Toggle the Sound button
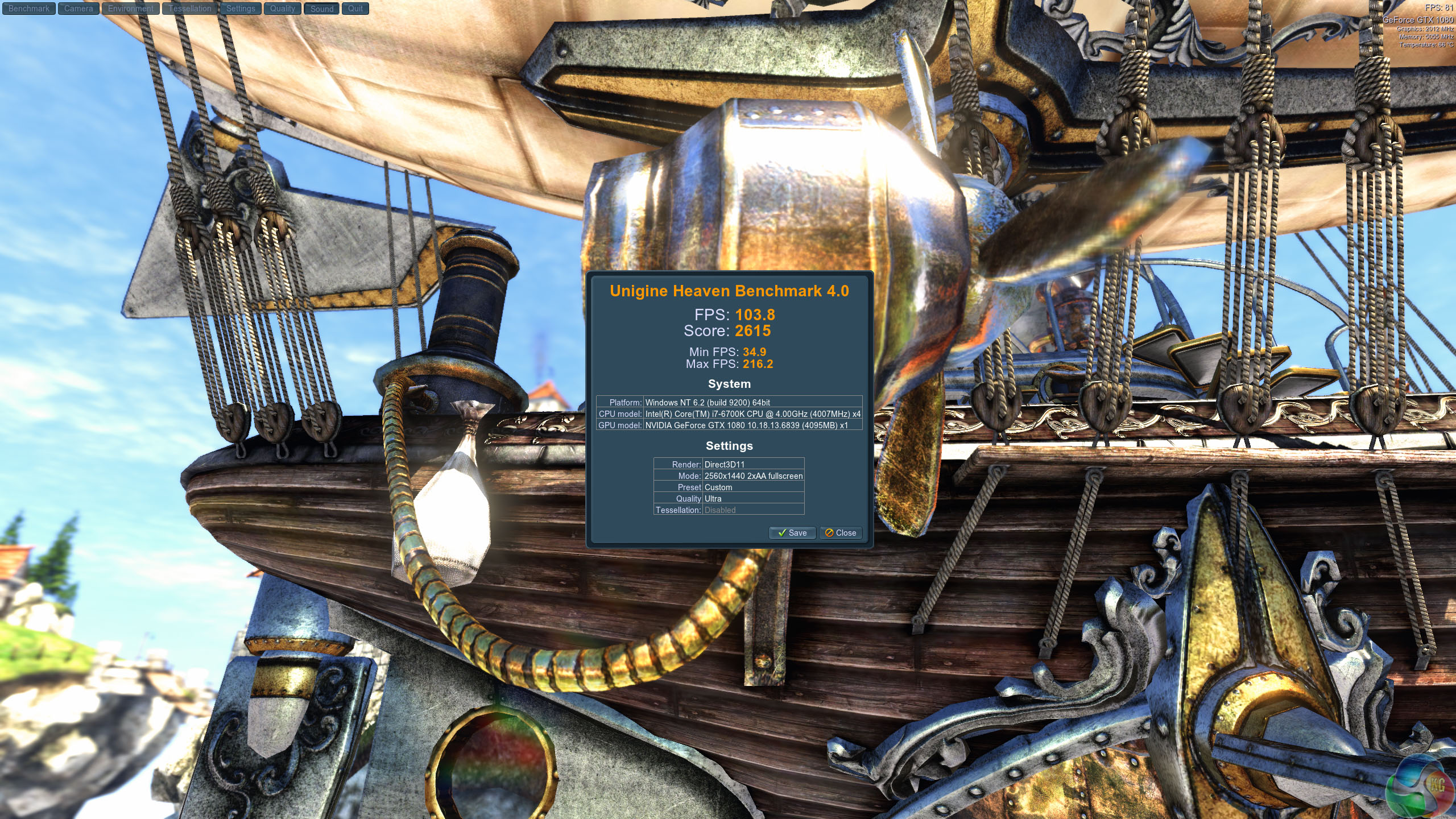The image size is (1456, 819). click(322, 9)
